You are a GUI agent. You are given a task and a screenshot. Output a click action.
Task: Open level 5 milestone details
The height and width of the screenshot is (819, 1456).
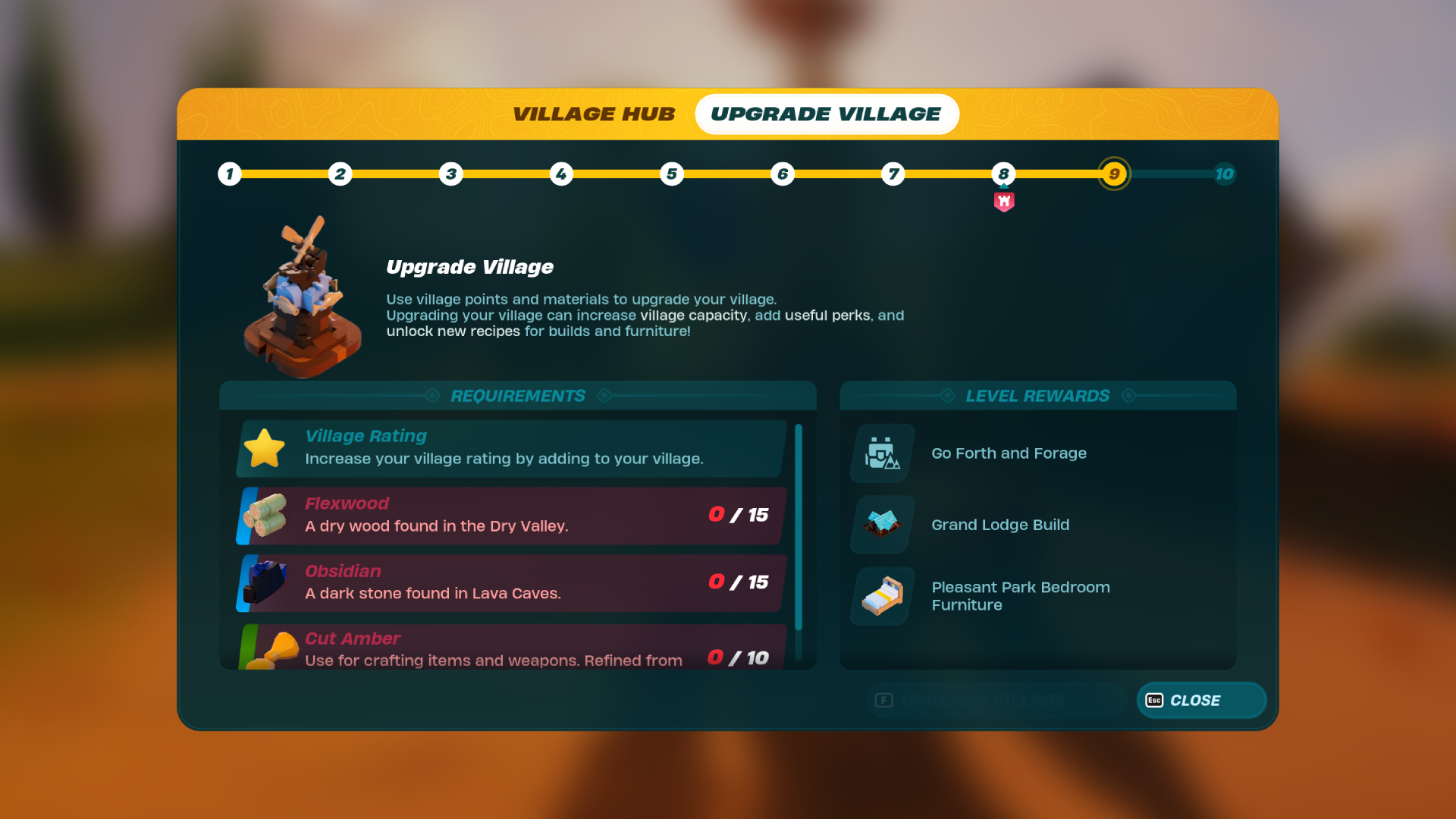click(x=672, y=174)
